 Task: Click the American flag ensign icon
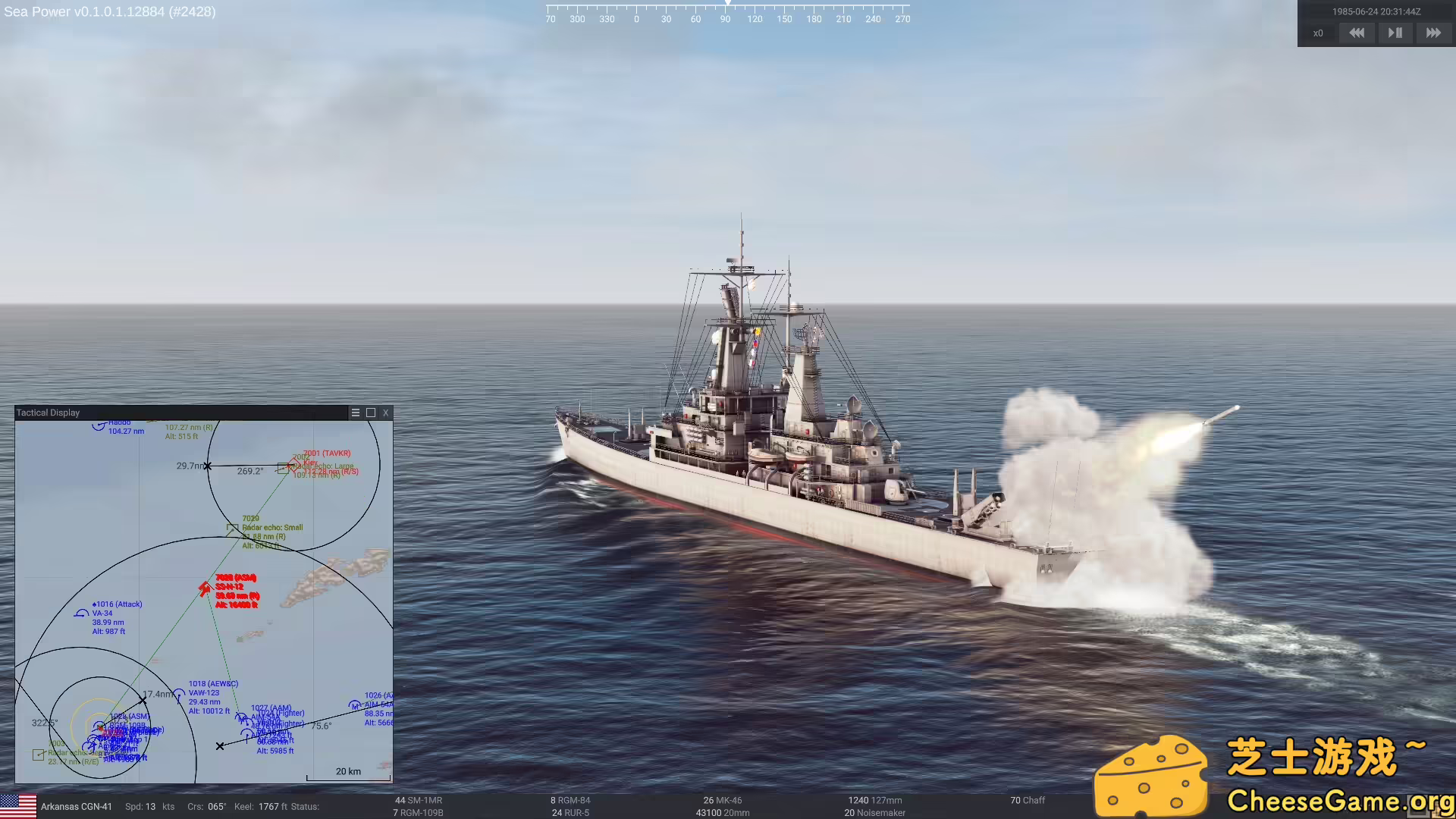click(x=20, y=806)
